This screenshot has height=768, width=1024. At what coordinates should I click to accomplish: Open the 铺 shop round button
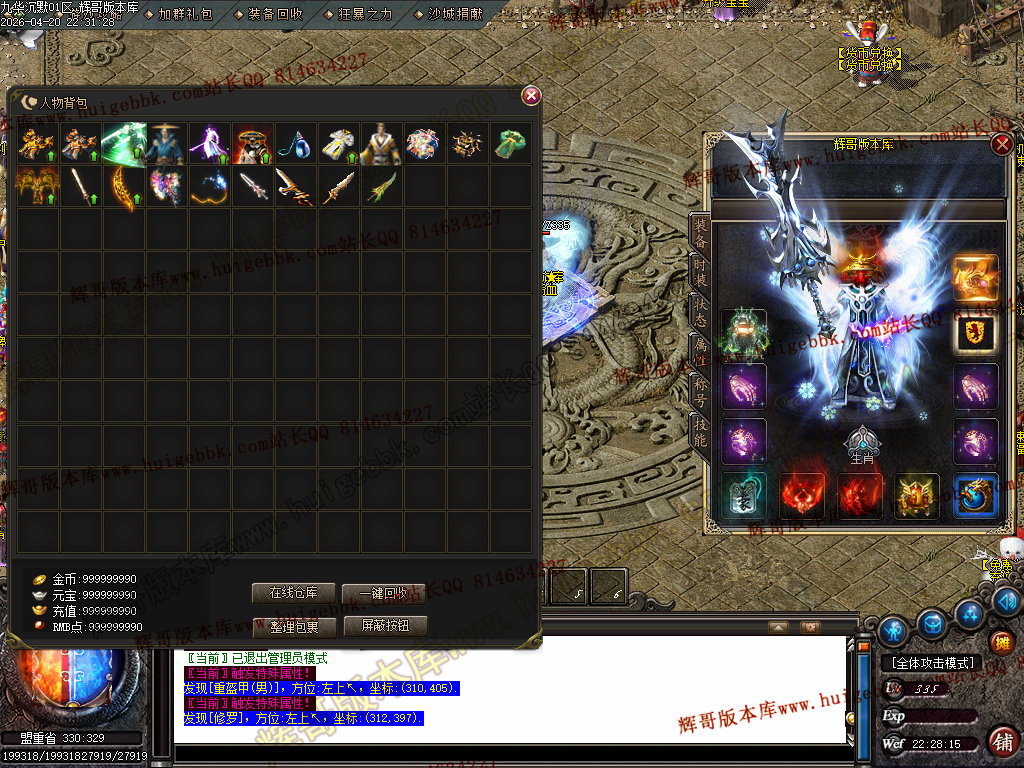click(1004, 740)
